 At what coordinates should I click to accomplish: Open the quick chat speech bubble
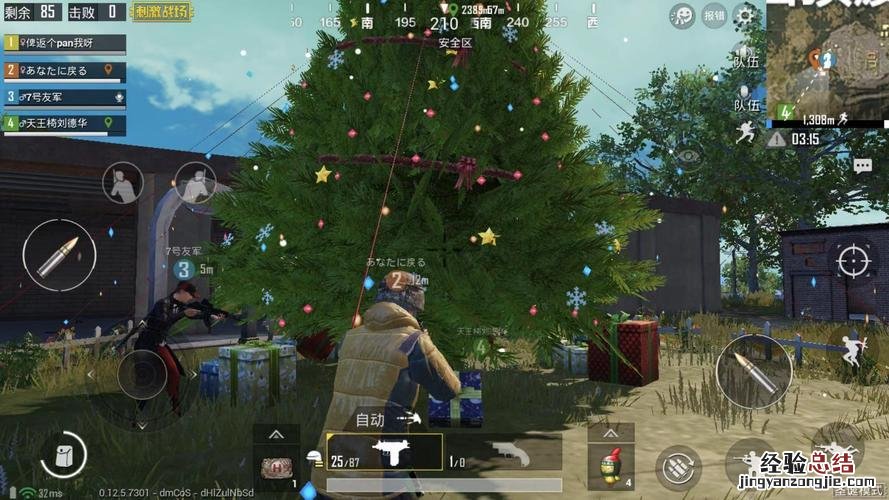pyautogui.click(x=862, y=167)
